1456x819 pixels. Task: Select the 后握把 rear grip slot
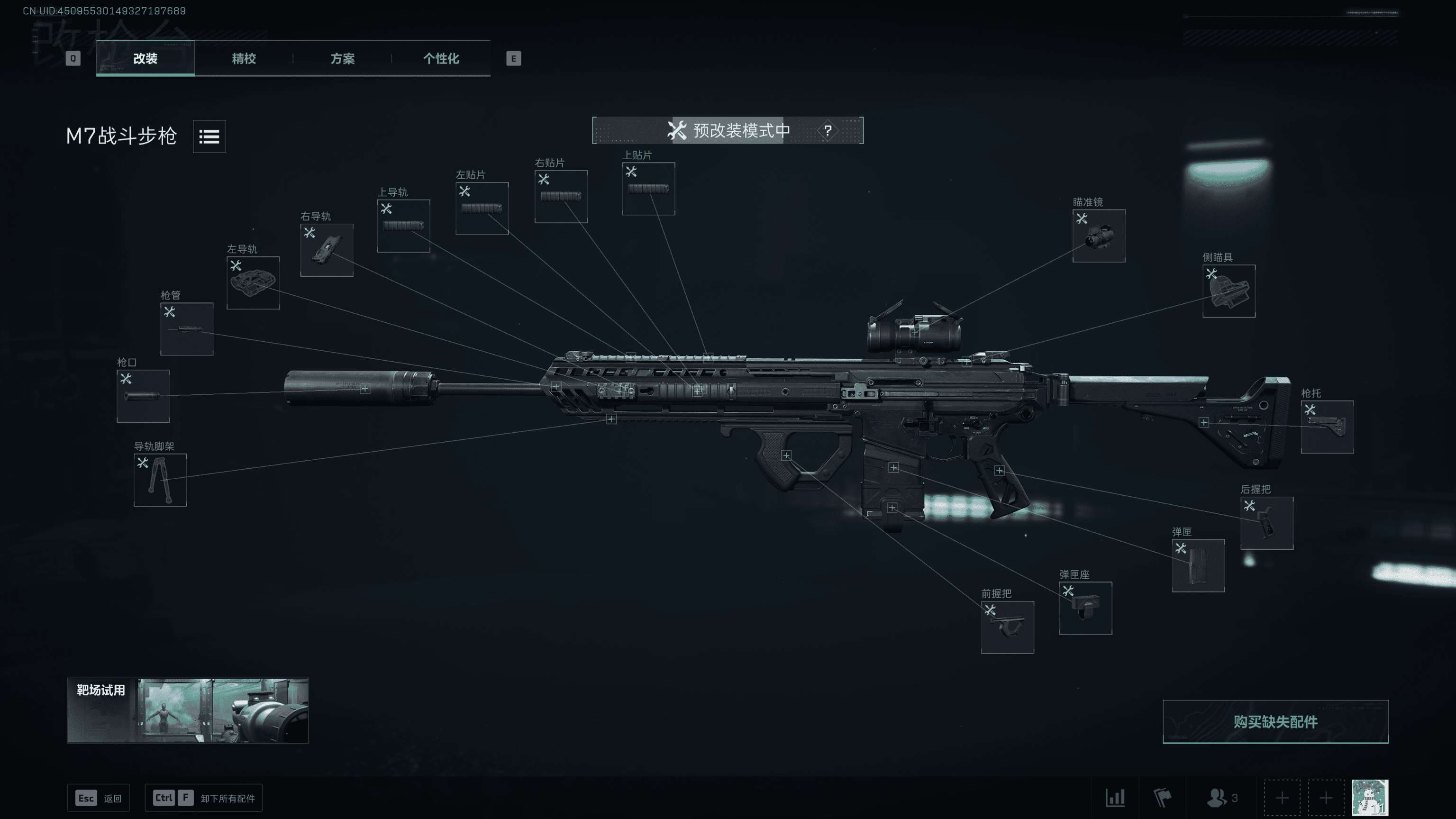1266,523
